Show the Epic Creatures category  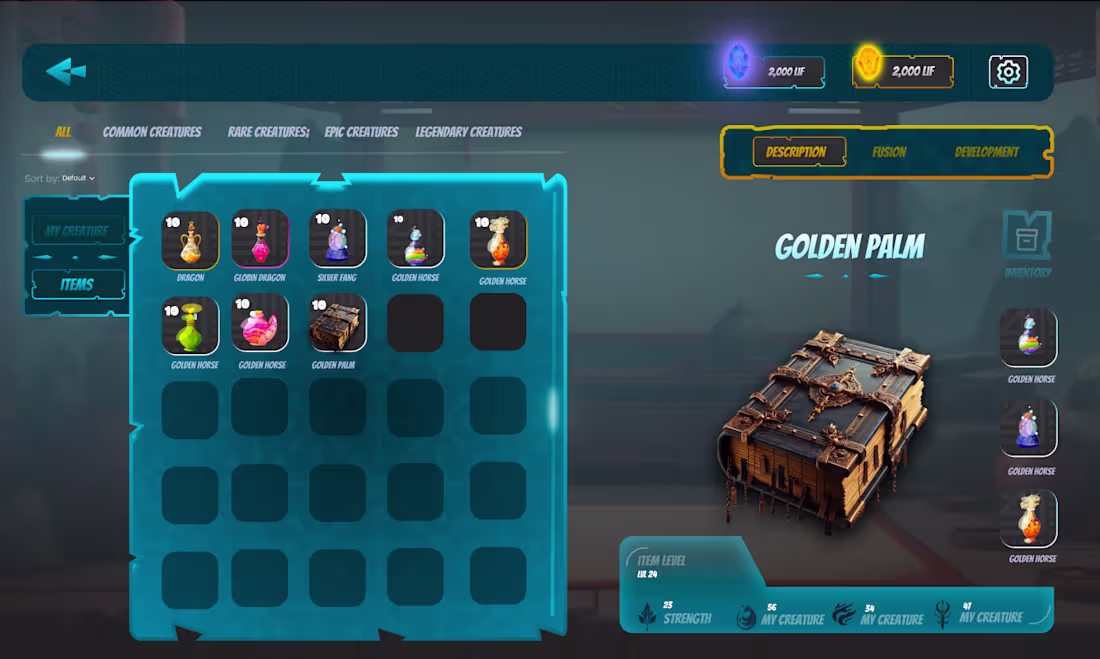click(x=361, y=132)
